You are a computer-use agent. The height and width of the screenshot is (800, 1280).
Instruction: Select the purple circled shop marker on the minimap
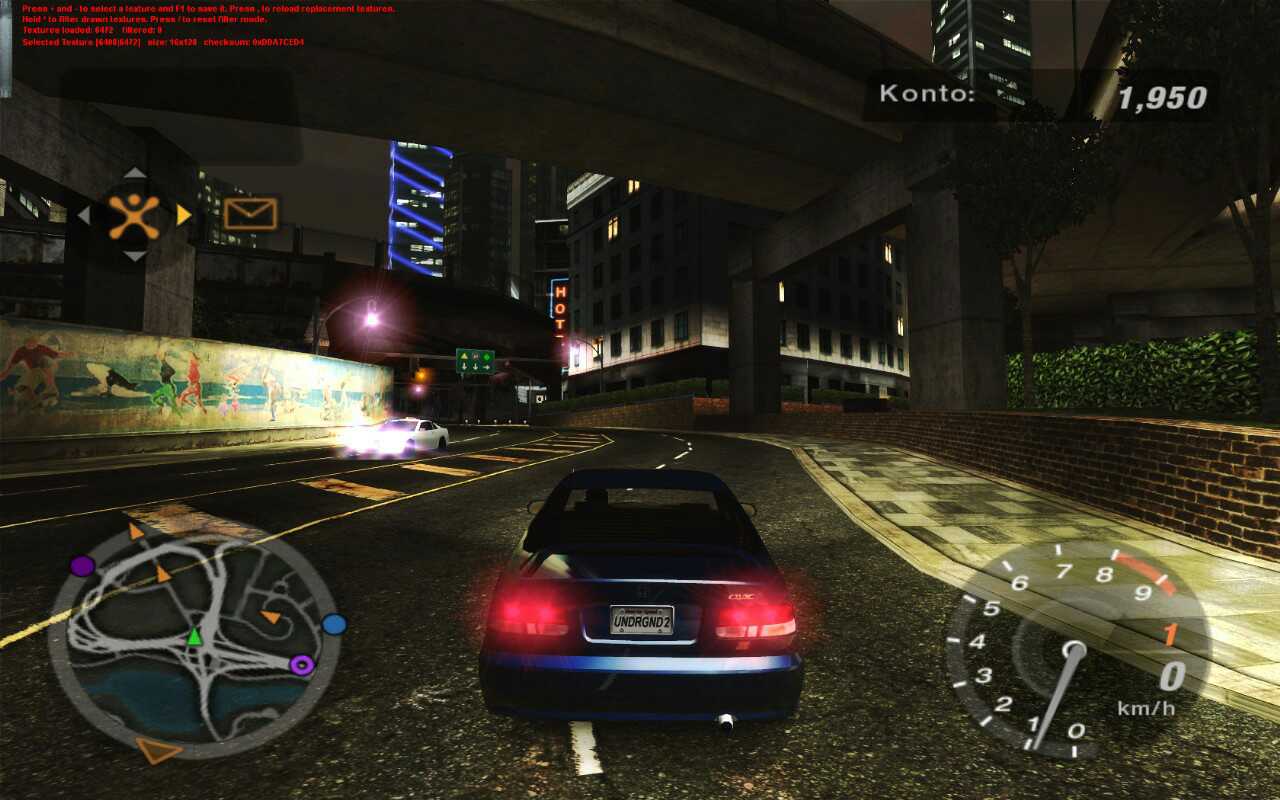point(302,663)
